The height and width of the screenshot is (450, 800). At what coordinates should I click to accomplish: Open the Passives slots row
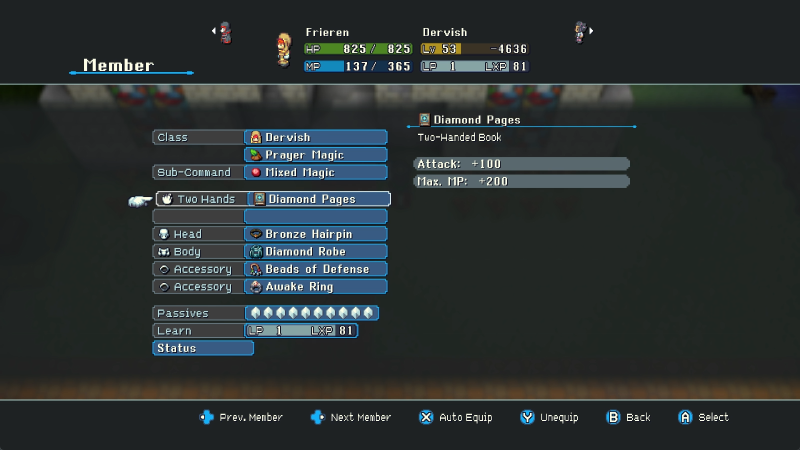coord(311,313)
